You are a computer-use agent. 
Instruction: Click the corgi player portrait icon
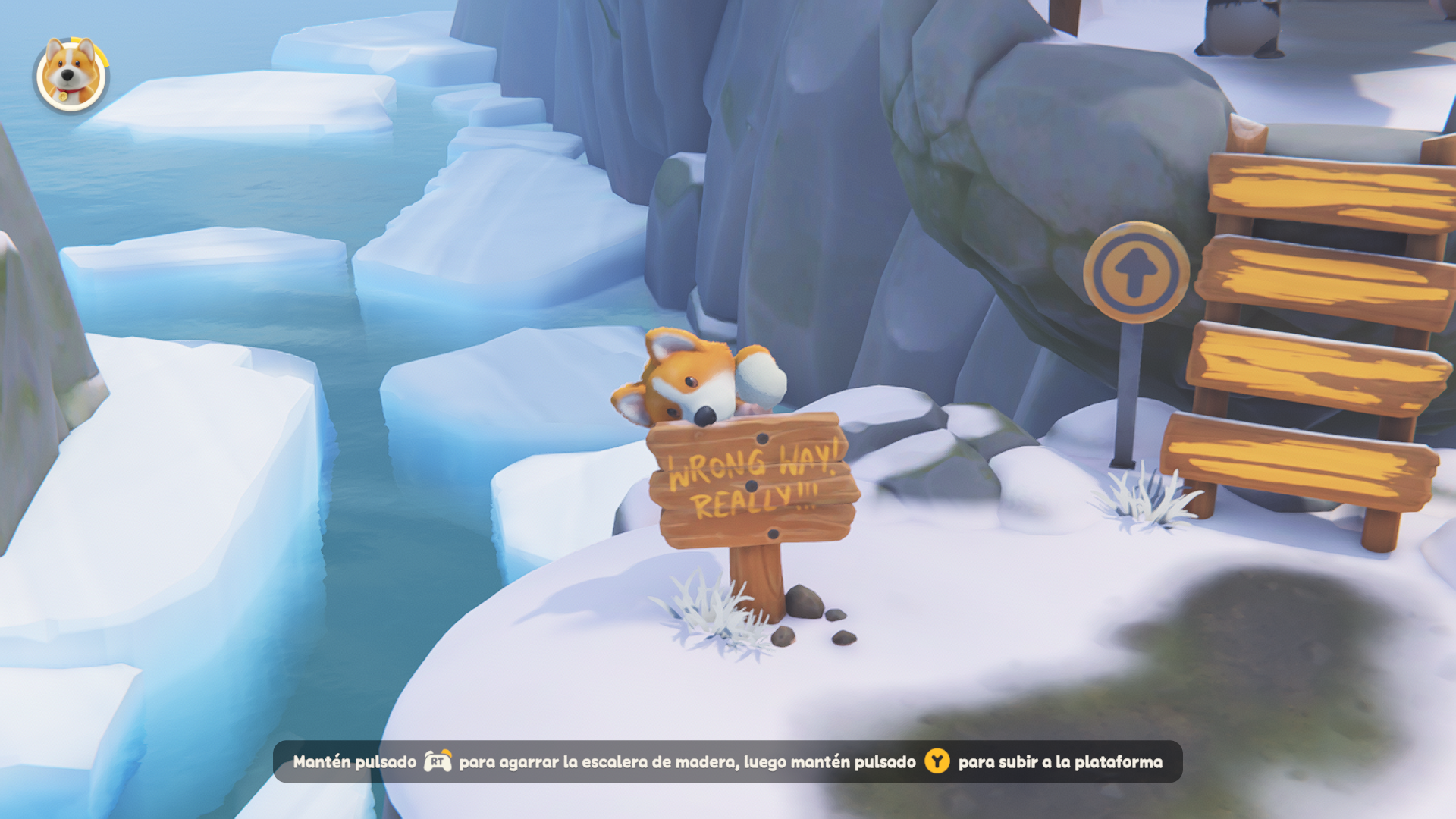click(x=71, y=74)
